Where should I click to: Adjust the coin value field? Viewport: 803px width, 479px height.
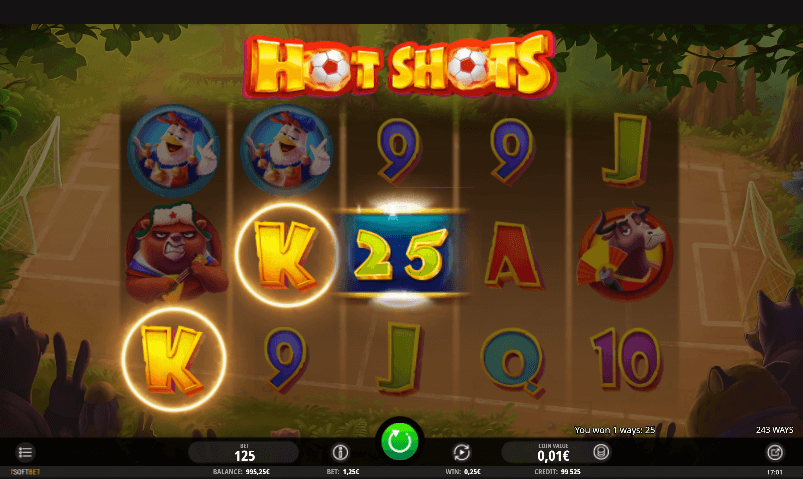[x=546, y=453]
